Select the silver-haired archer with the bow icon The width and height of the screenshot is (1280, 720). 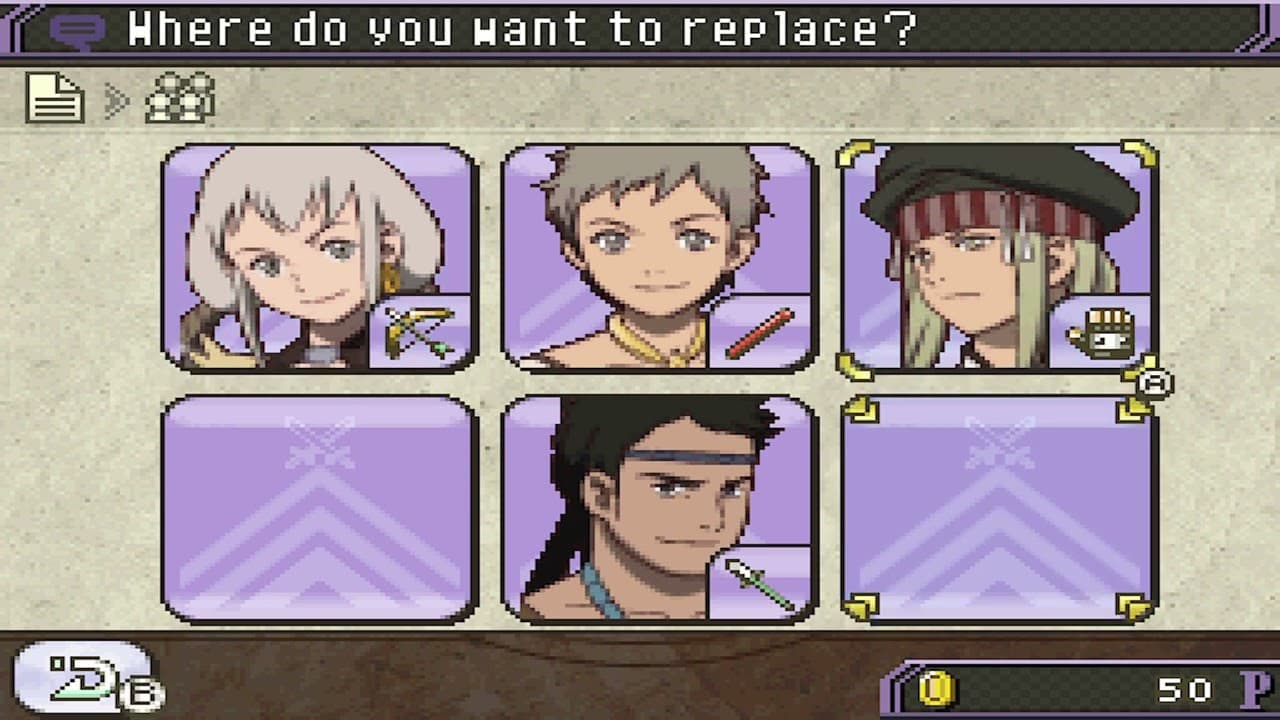[319, 257]
